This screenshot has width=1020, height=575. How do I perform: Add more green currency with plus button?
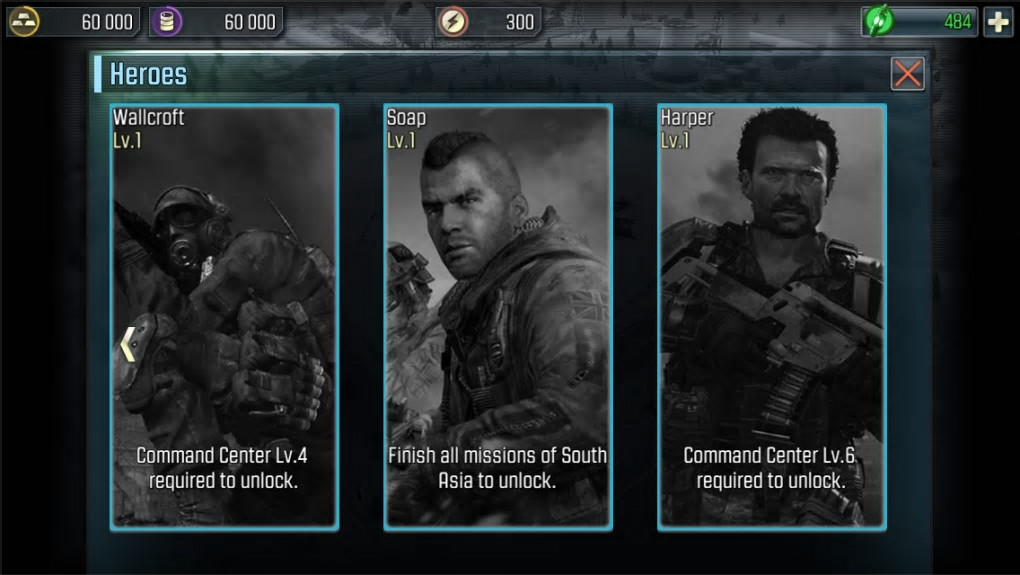(998, 21)
